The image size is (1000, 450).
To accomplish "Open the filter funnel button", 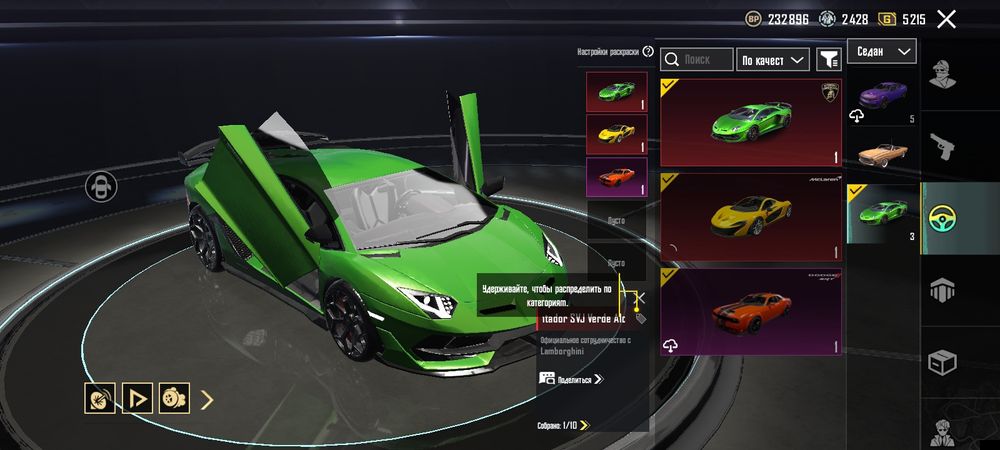I will (x=828, y=60).
